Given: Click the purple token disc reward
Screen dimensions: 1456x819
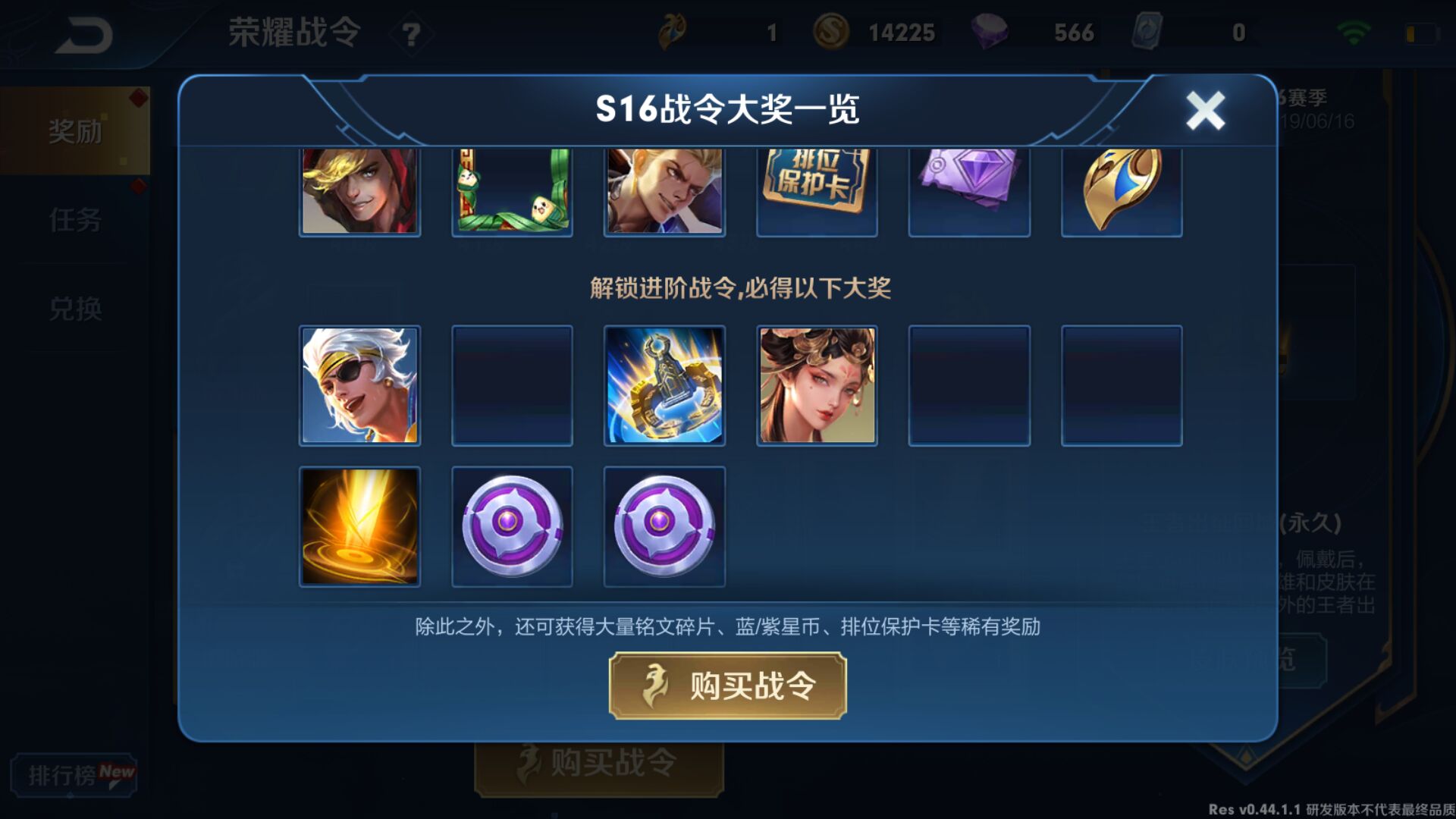Looking at the screenshot, I should [512, 526].
